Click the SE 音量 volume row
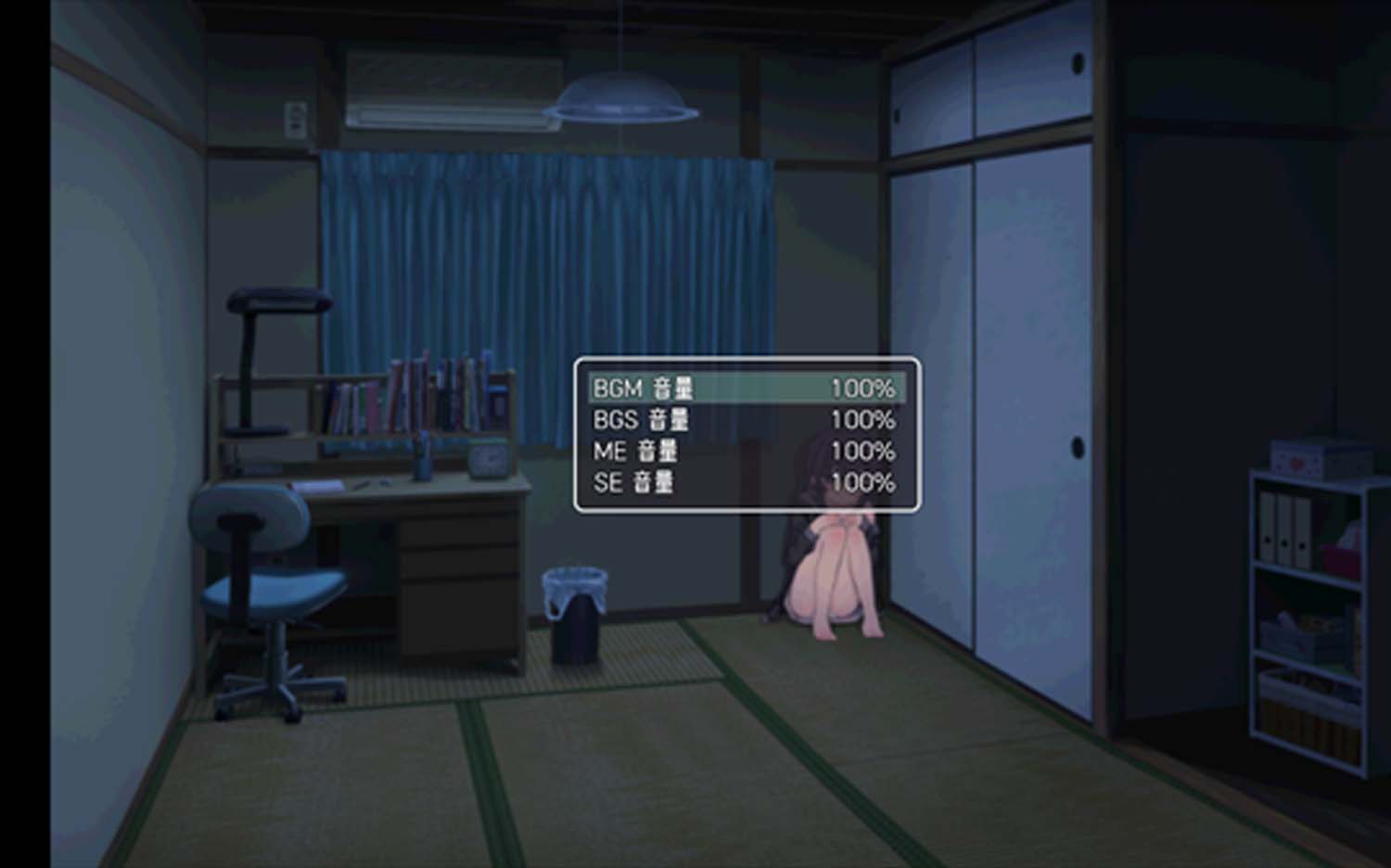This screenshot has width=1391, height=868. pos(746,482)
